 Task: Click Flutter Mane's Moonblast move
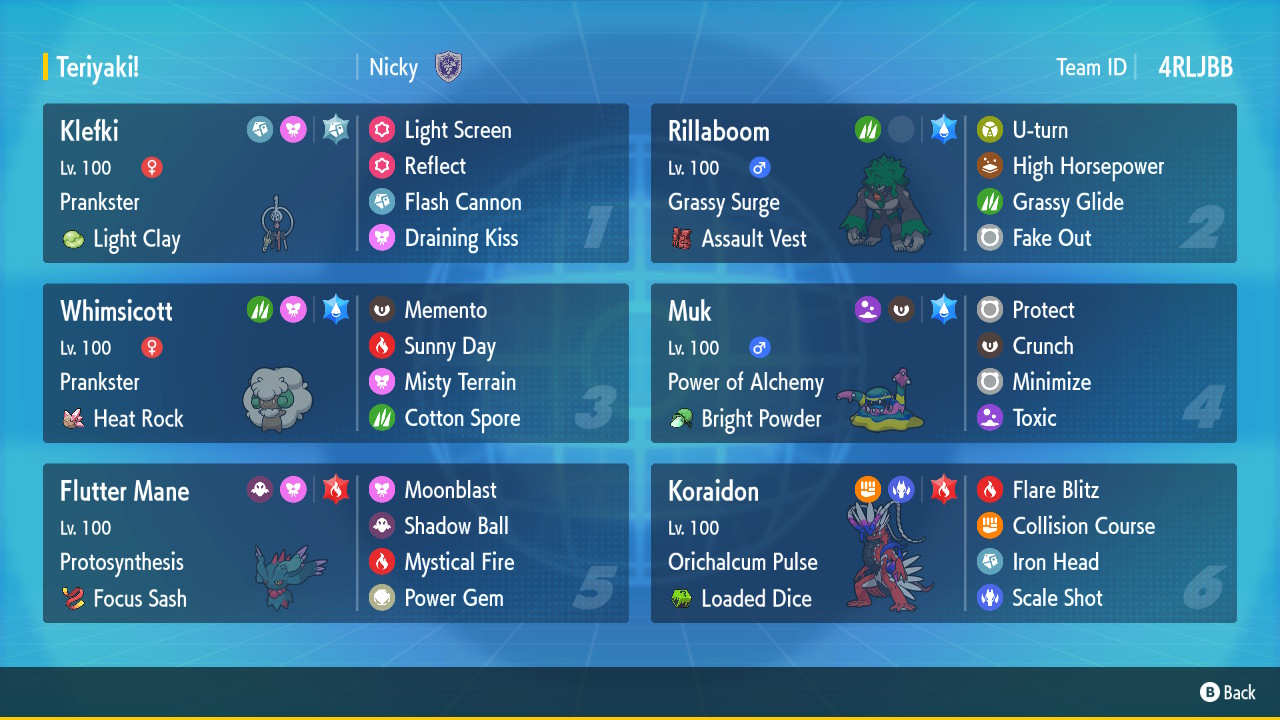[449, 490]
